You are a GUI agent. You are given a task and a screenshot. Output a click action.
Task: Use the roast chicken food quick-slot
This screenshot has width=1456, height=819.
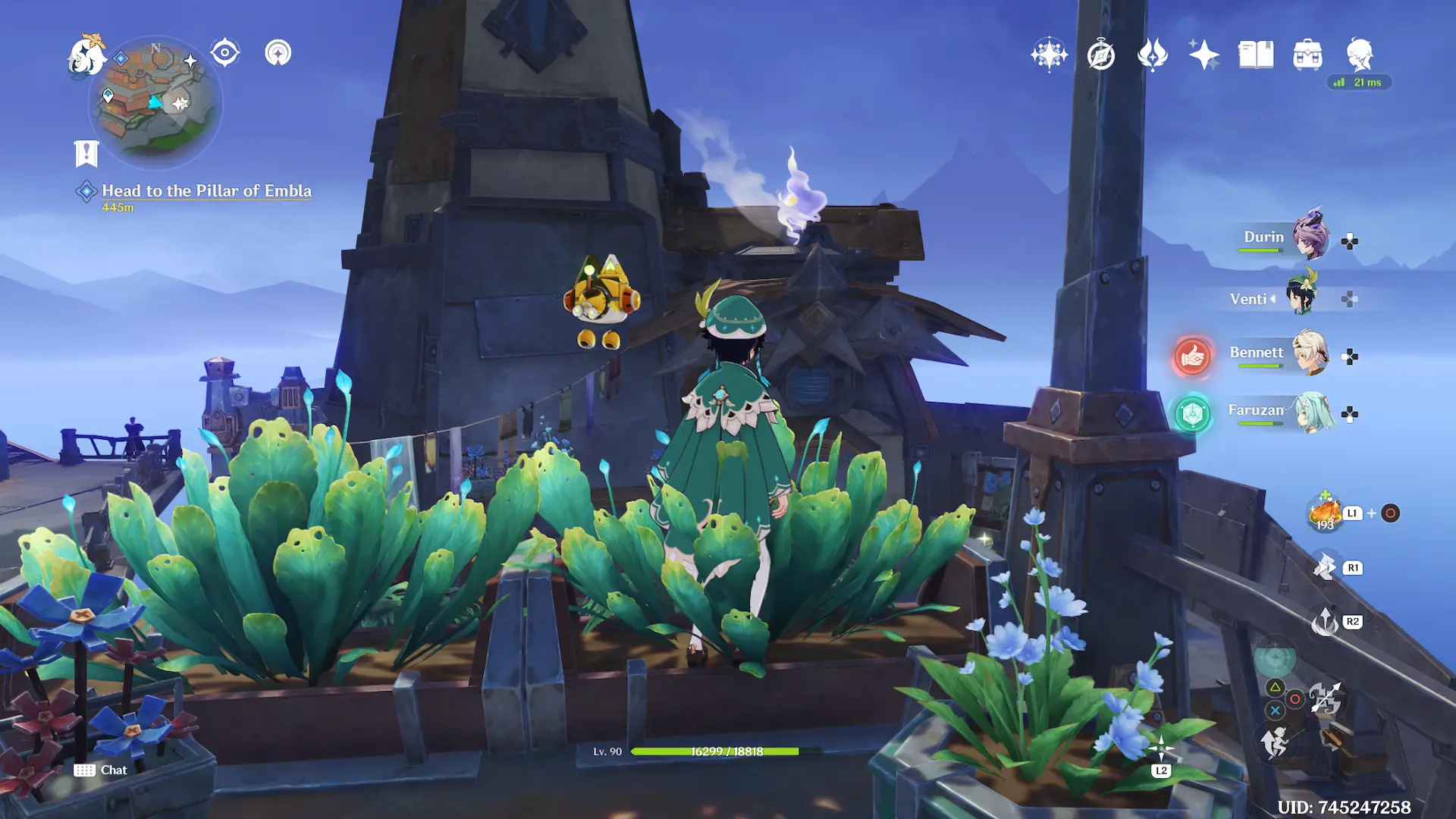point(1325,513)
